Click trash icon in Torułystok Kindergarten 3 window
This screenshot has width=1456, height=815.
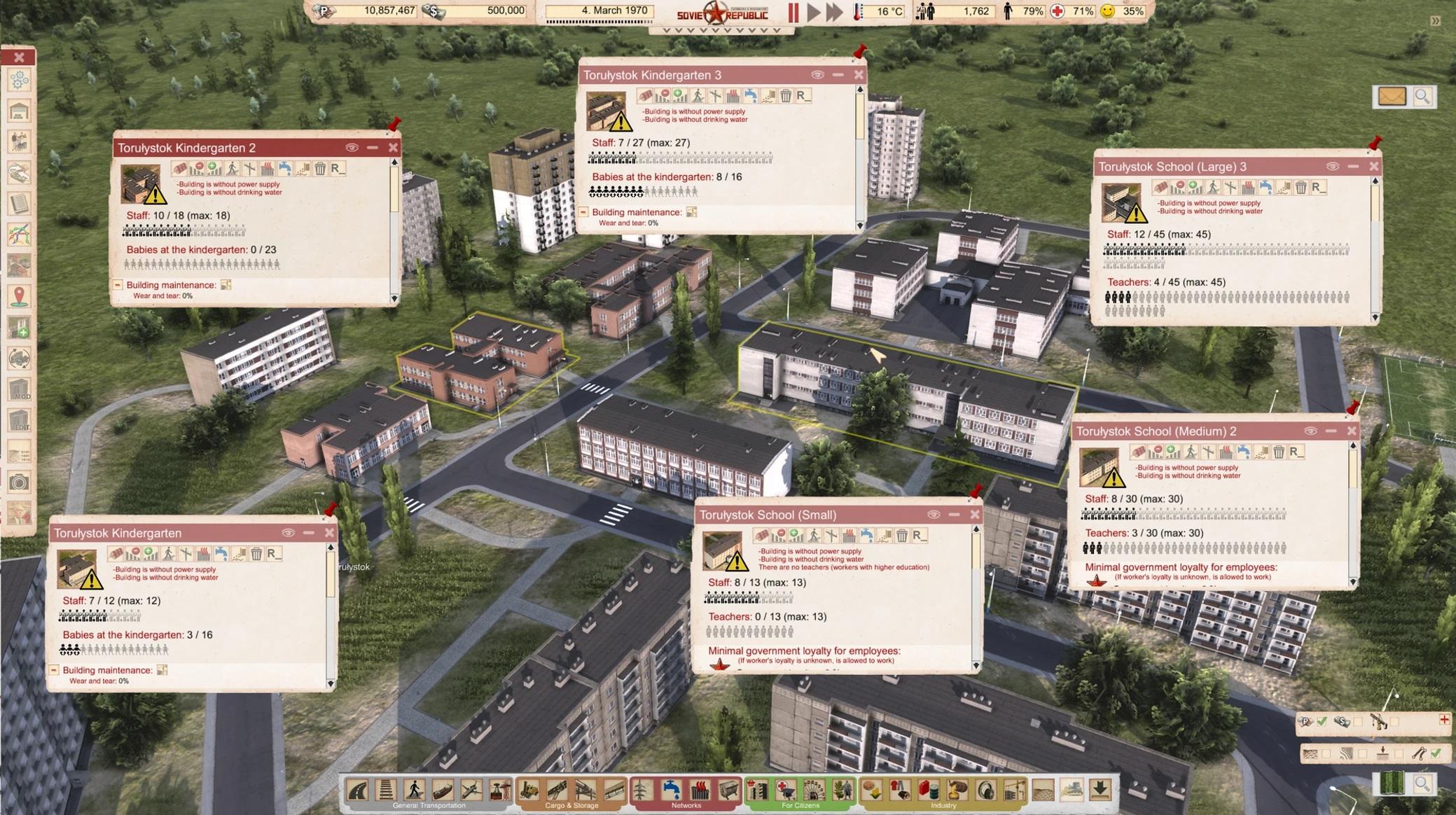(x=786, y=96)
